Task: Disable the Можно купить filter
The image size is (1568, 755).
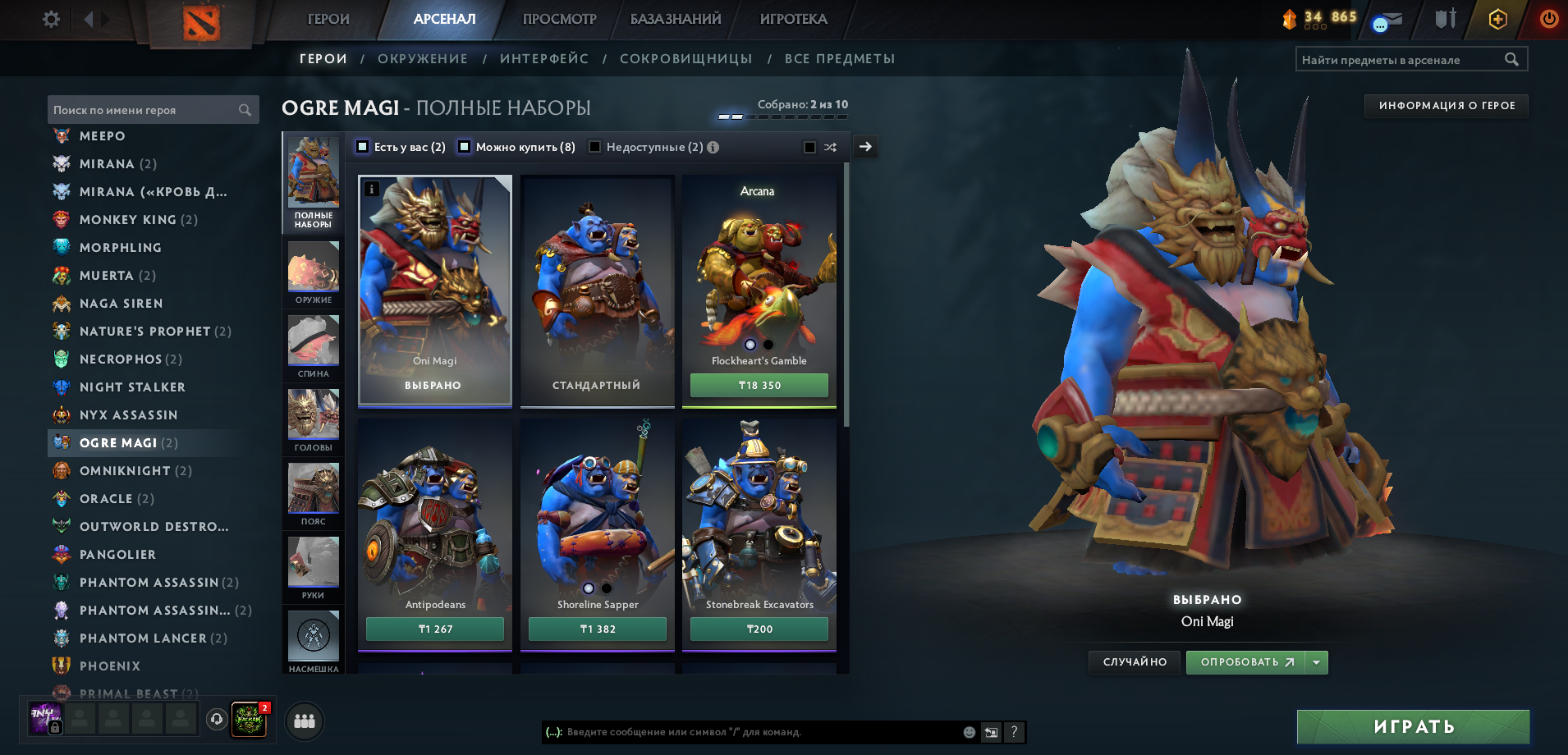Action: 465,146
